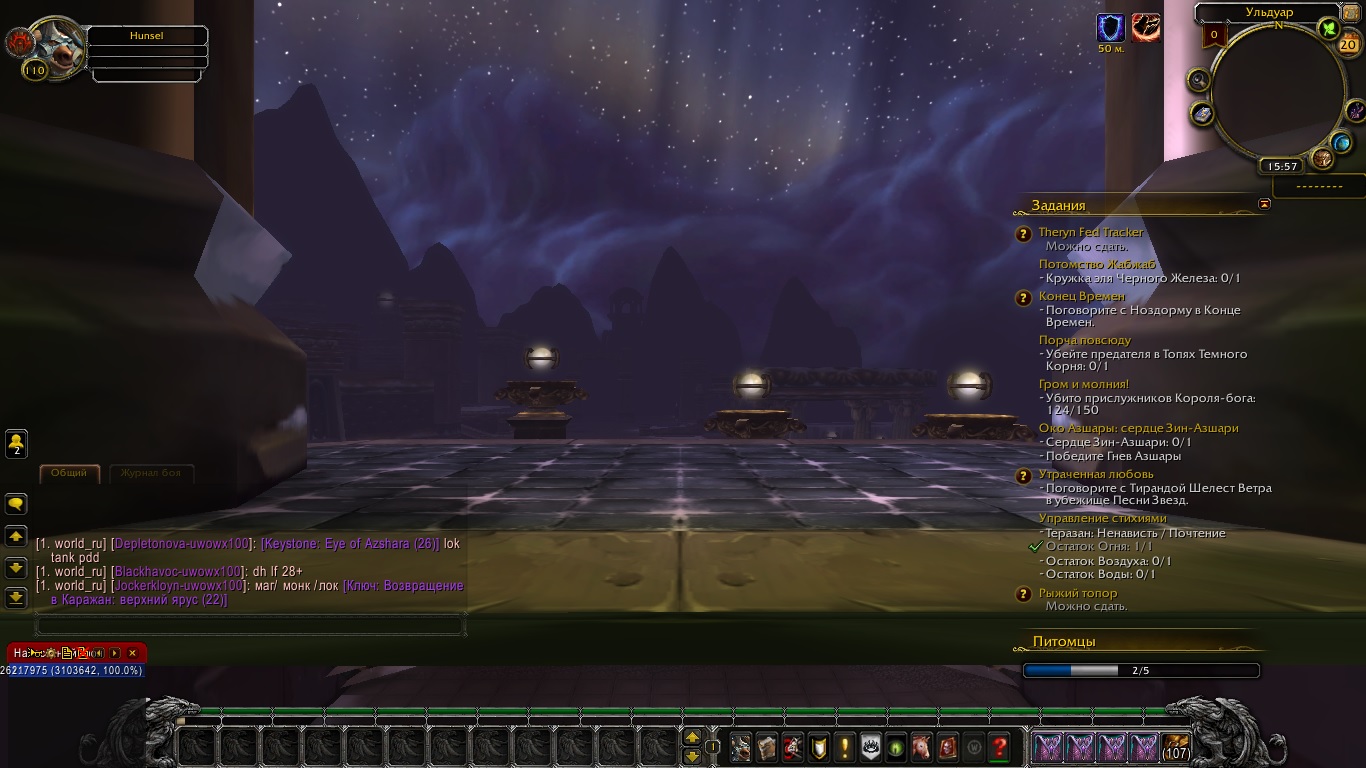The height and width of the screenshot is (768, 1366).
Task: Open the achievements shield button
Action: pos(819,746)
